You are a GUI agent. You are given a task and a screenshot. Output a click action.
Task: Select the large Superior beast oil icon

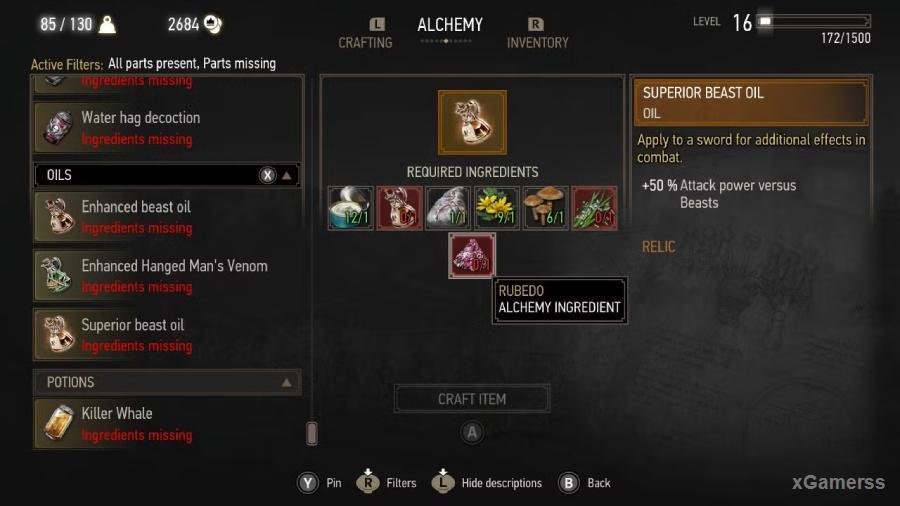click(472, 122)
